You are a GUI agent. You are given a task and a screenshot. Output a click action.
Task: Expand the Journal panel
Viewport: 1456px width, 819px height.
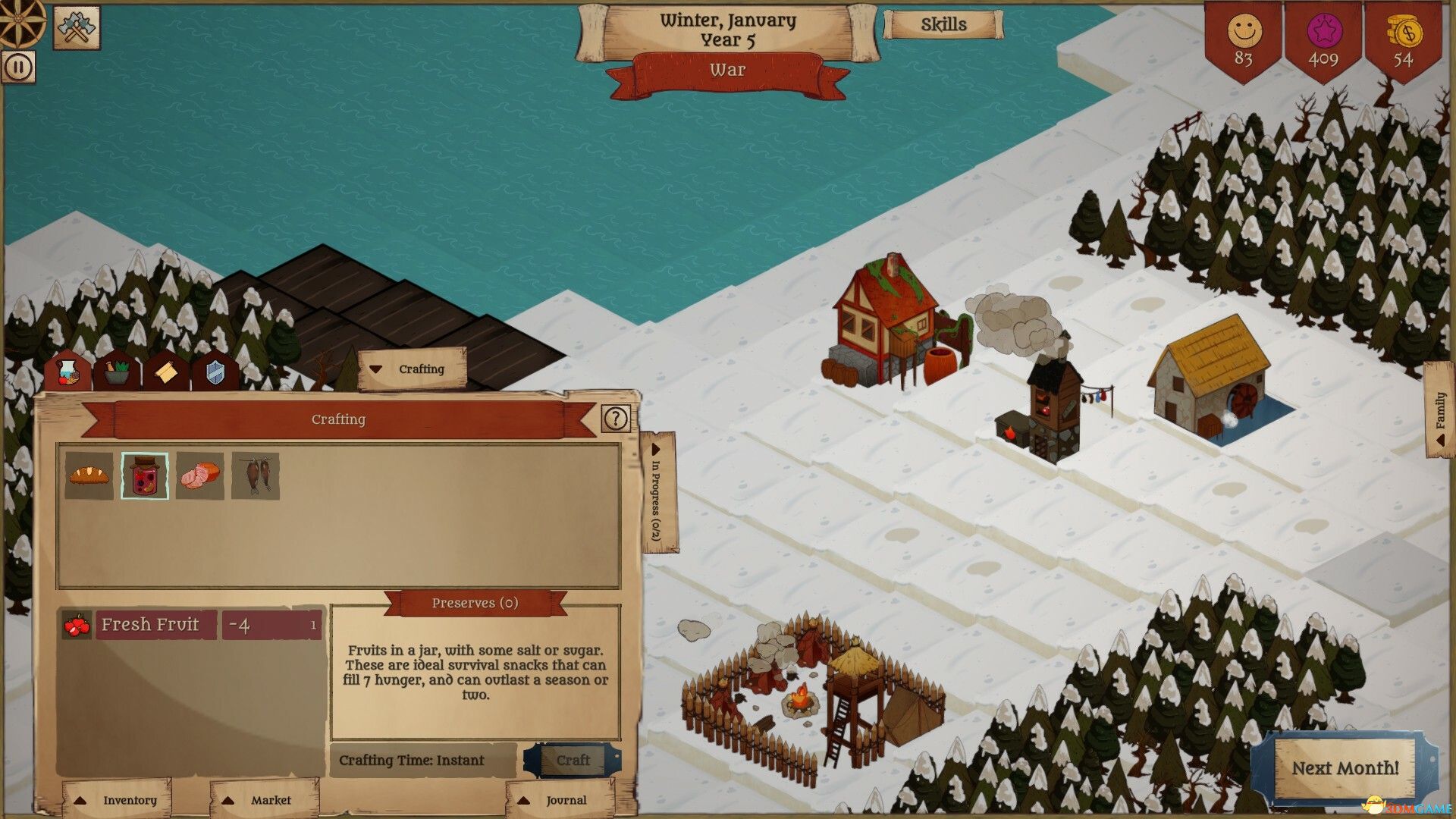[x=554, y=799]
